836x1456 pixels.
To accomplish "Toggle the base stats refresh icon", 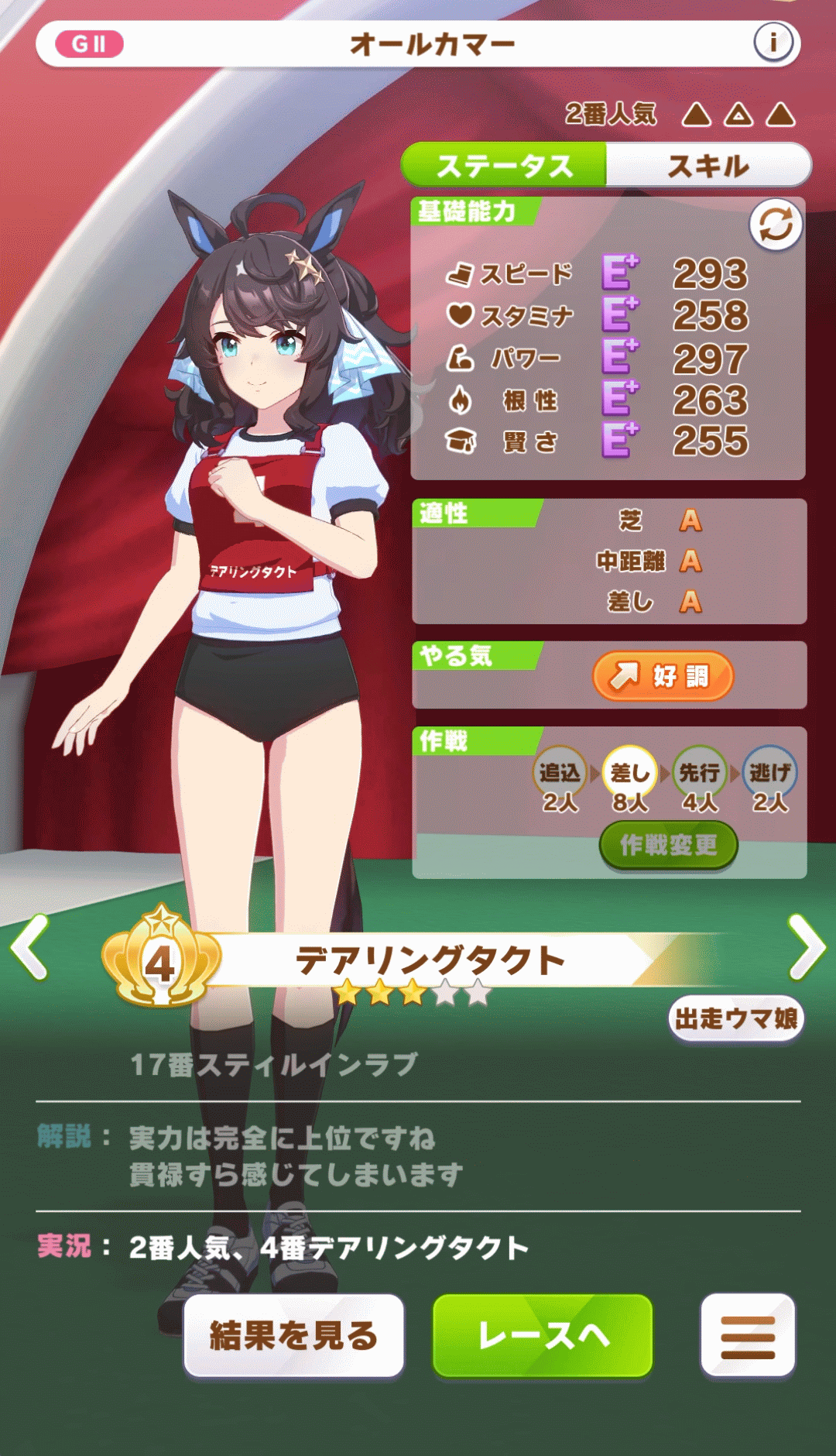I will (776, 225).
